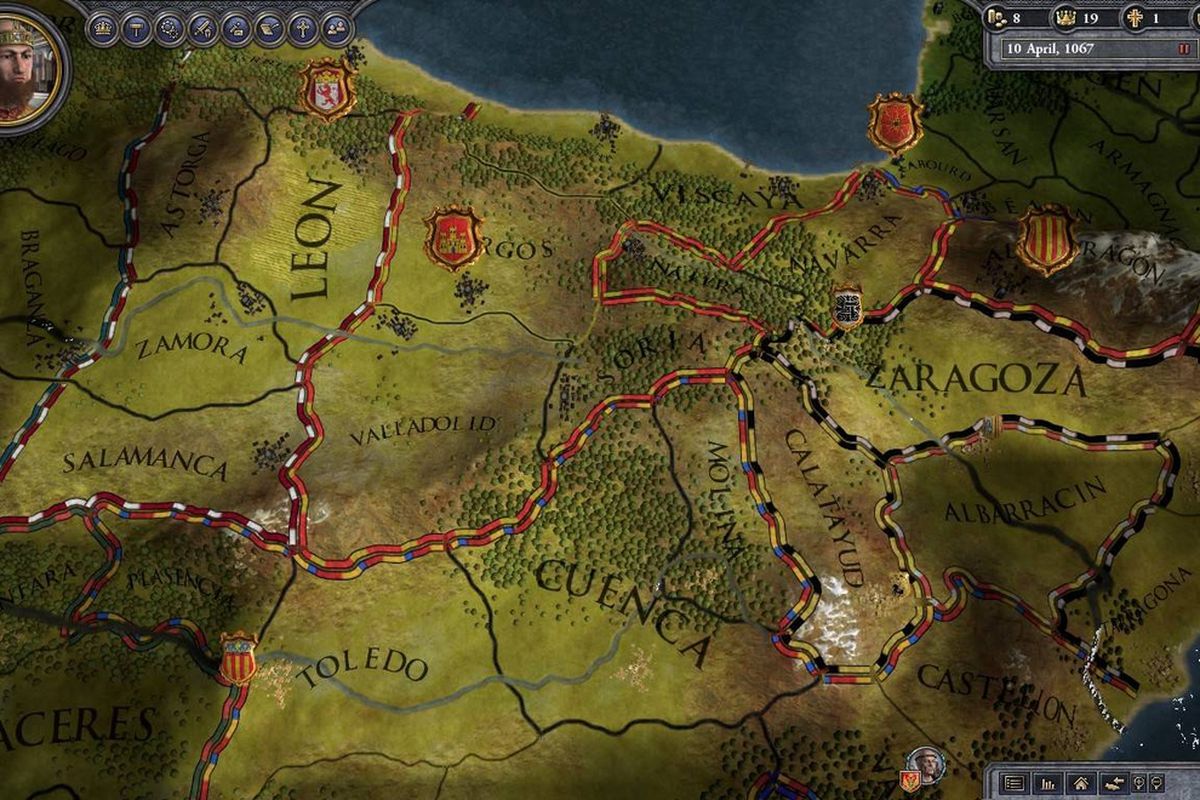
Task: Open the military tab with the sword icon
Action: click(203, 27)
